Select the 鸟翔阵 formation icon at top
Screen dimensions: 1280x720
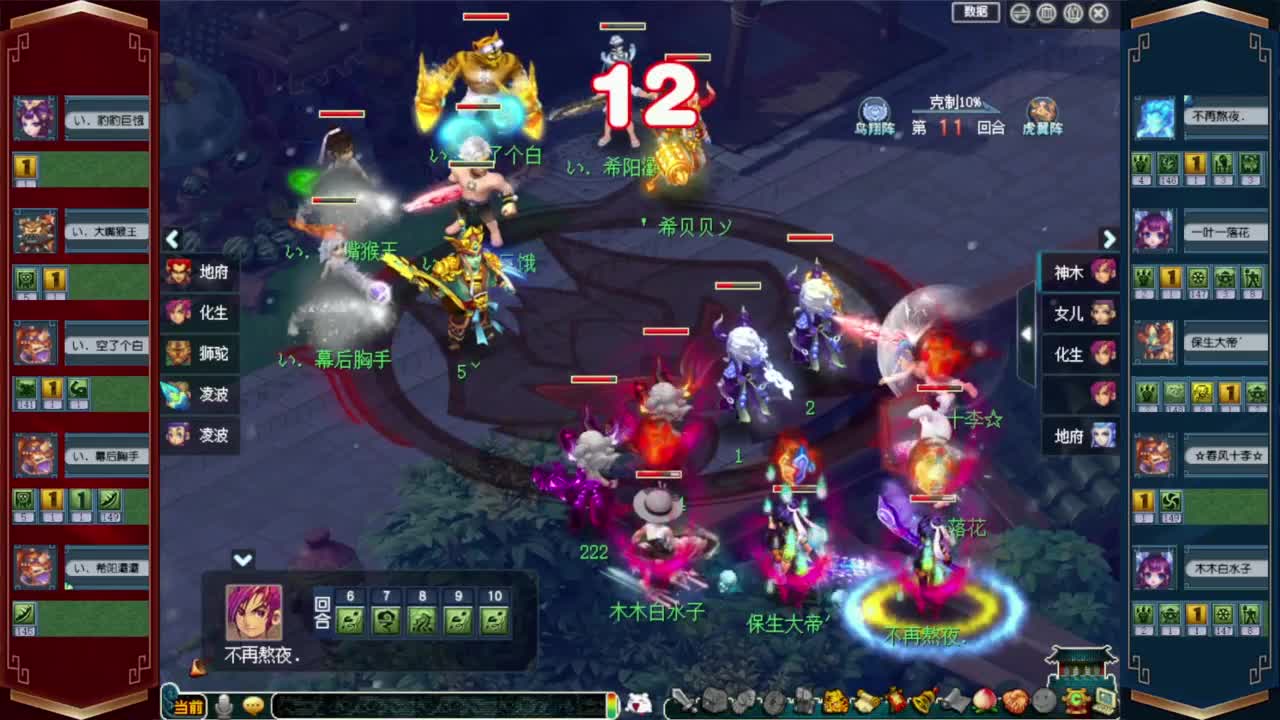[x=875, y=110]
